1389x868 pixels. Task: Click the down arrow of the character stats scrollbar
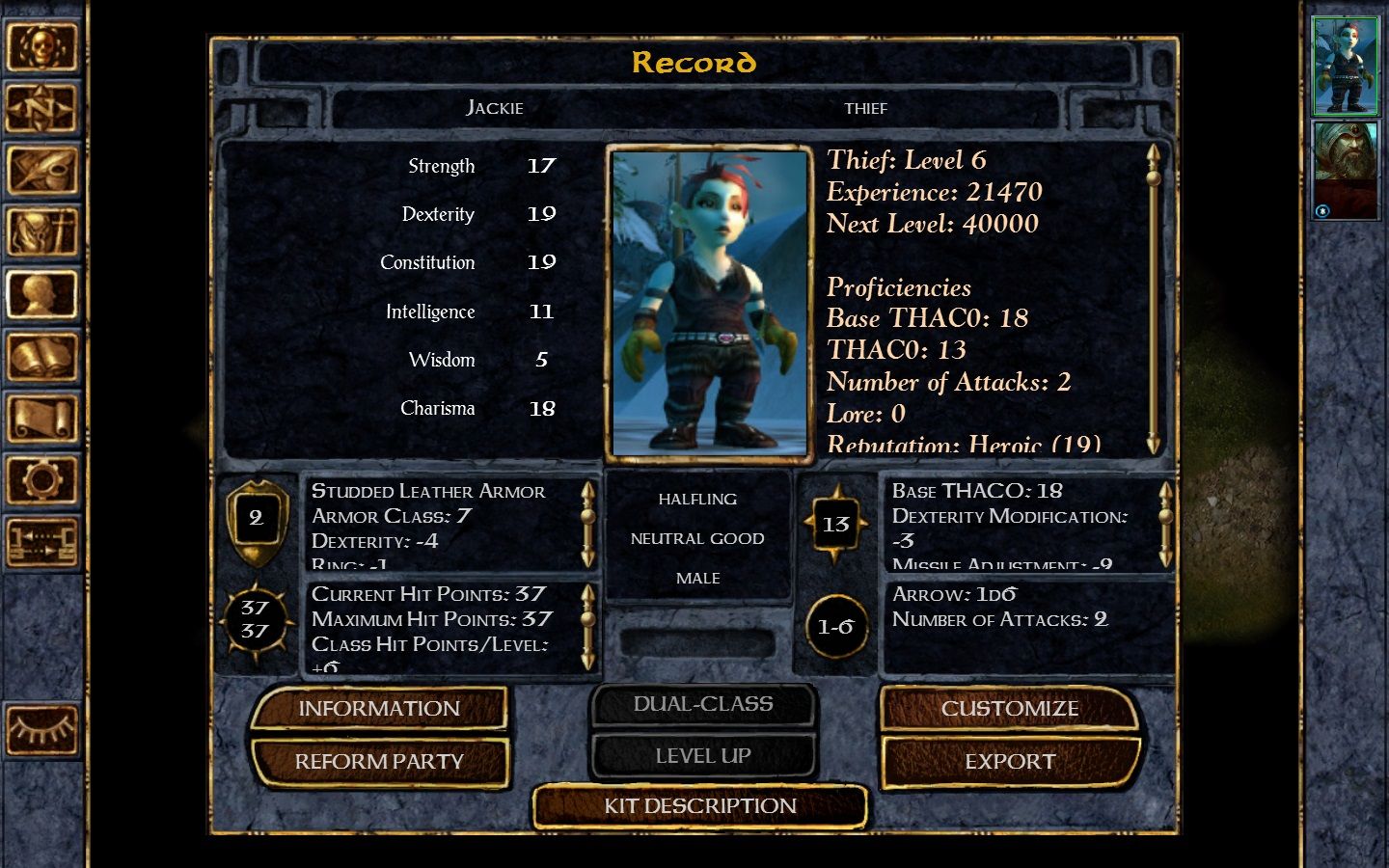(1153, 445)
